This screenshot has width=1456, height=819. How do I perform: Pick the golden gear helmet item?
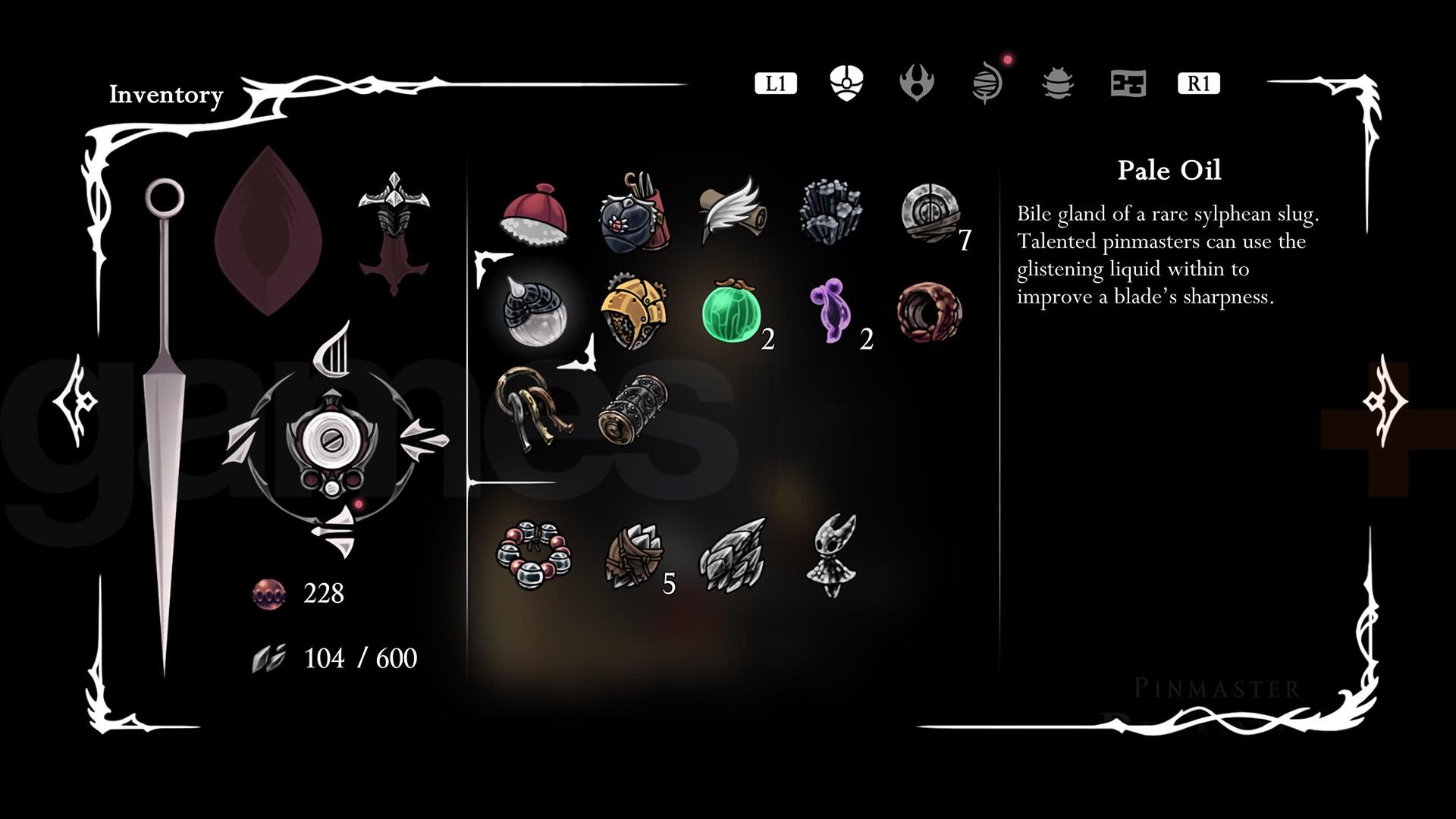pyautogui.click(x=633, y=313)
